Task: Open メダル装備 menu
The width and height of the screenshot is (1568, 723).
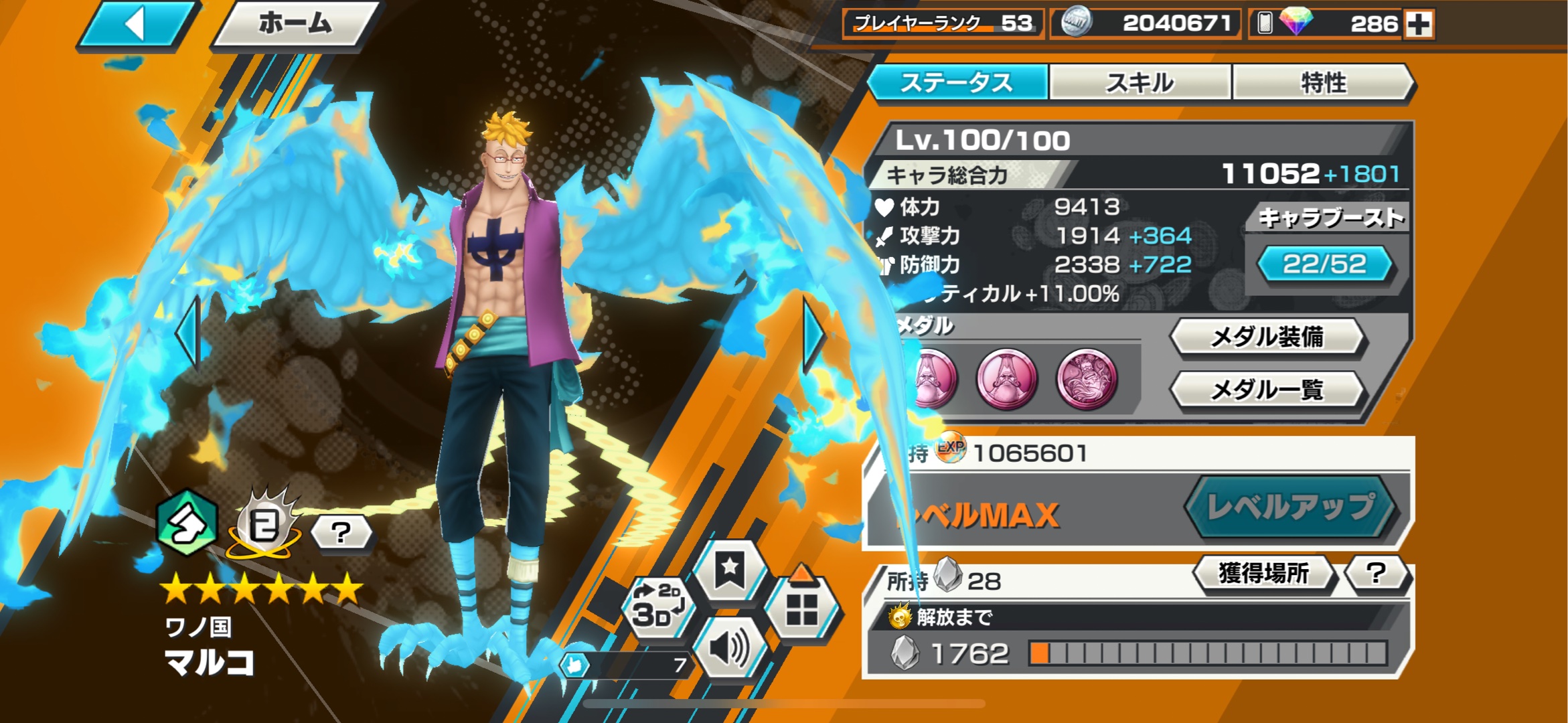Action: [1267, 337]
